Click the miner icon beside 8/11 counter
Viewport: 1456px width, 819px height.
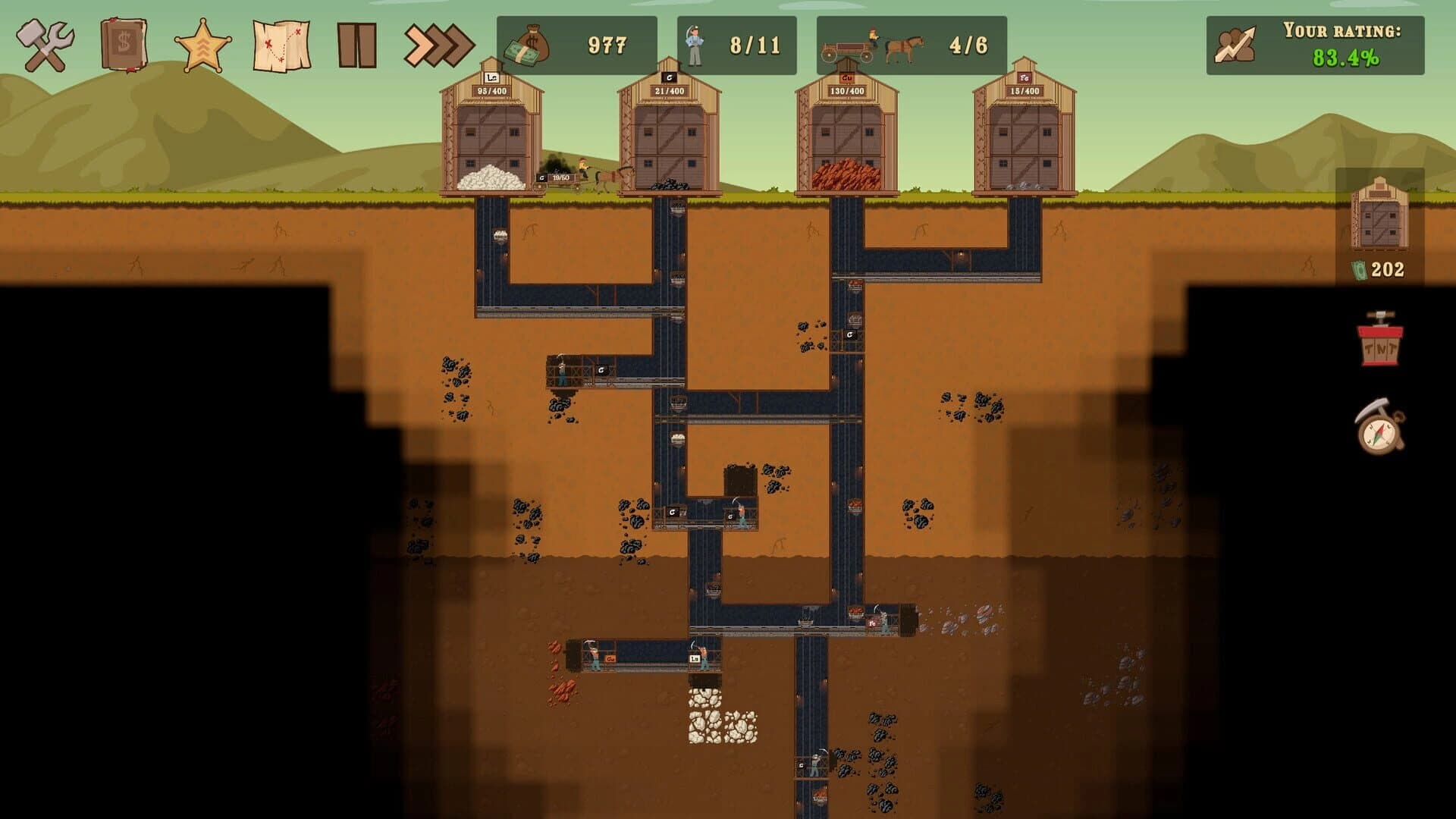coord(695,43)
